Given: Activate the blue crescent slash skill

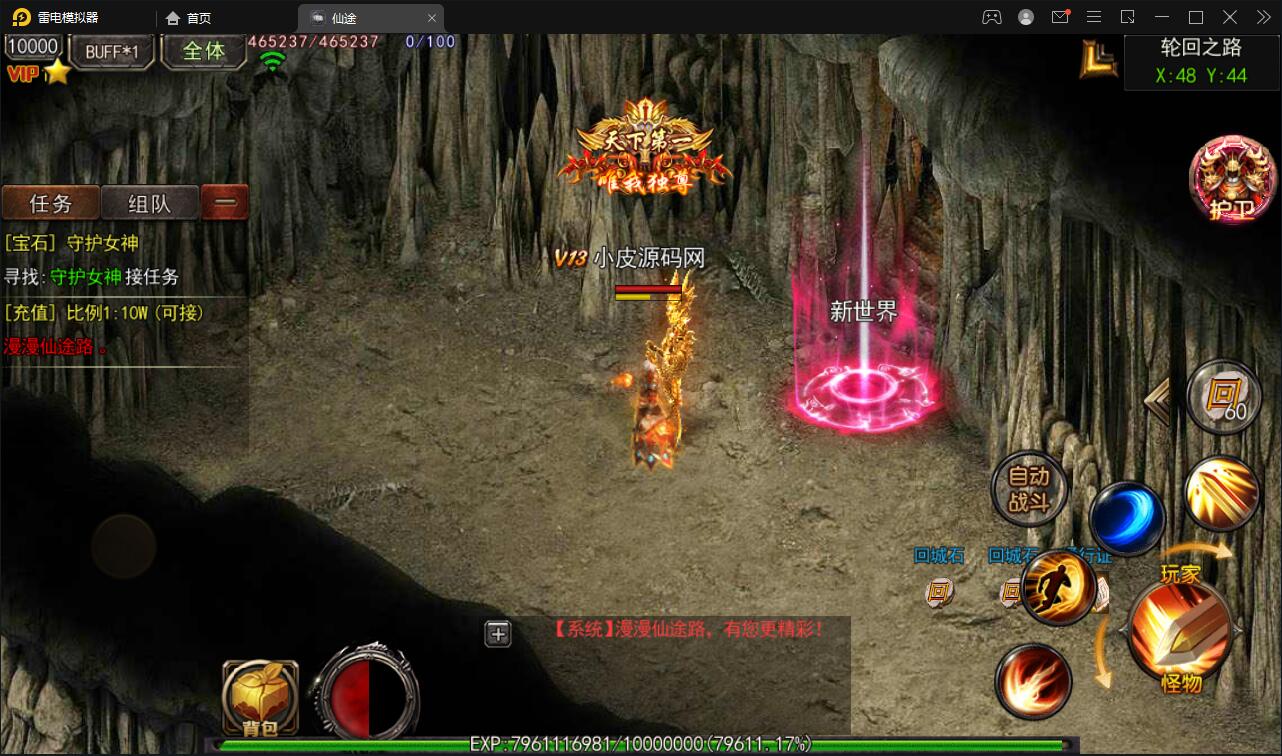Looking at the screenshot, I should [1126, 518].
